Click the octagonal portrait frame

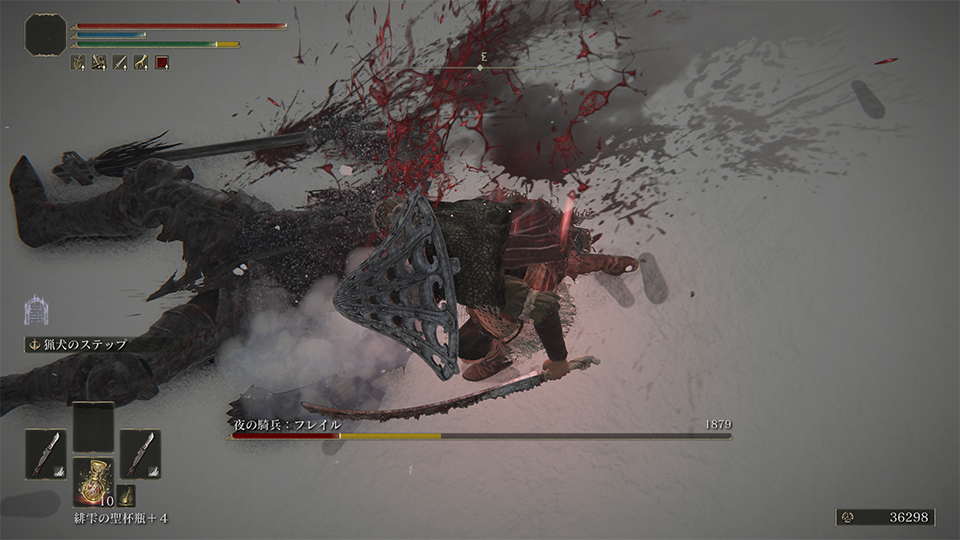[x=46, y=35]
